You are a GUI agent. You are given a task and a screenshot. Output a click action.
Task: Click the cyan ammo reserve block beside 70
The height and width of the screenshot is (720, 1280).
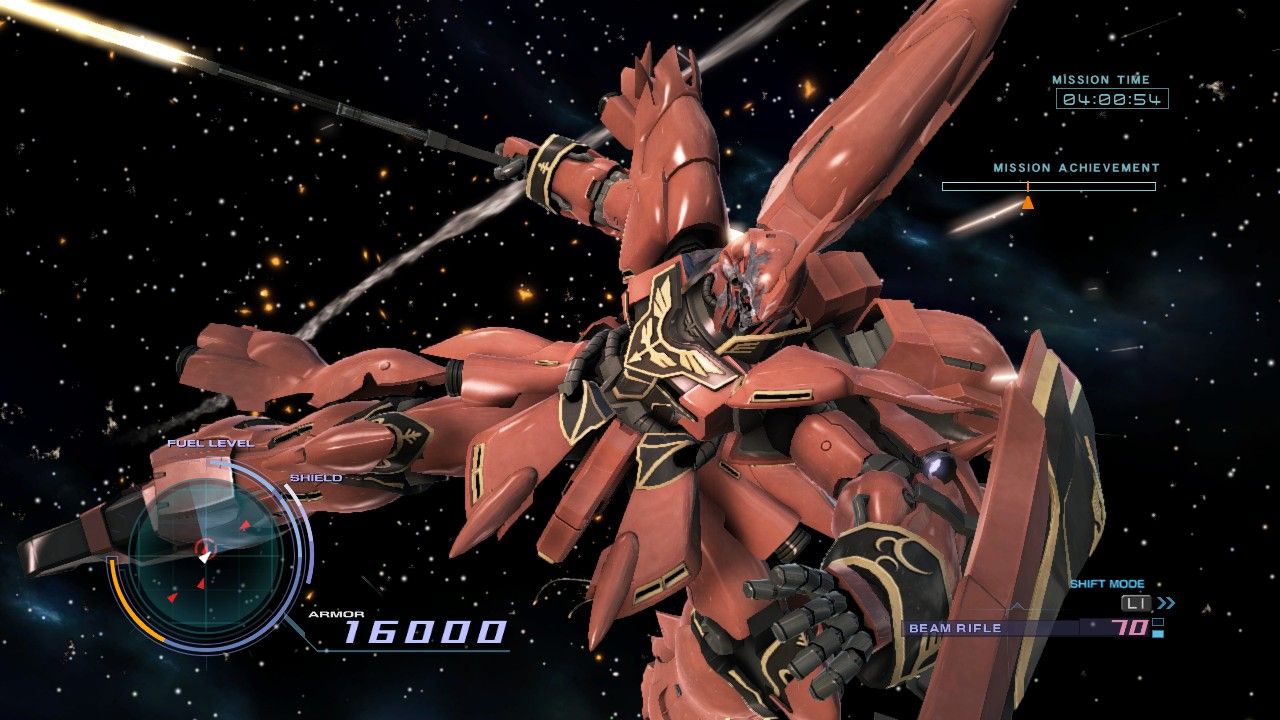(1158, 634)
